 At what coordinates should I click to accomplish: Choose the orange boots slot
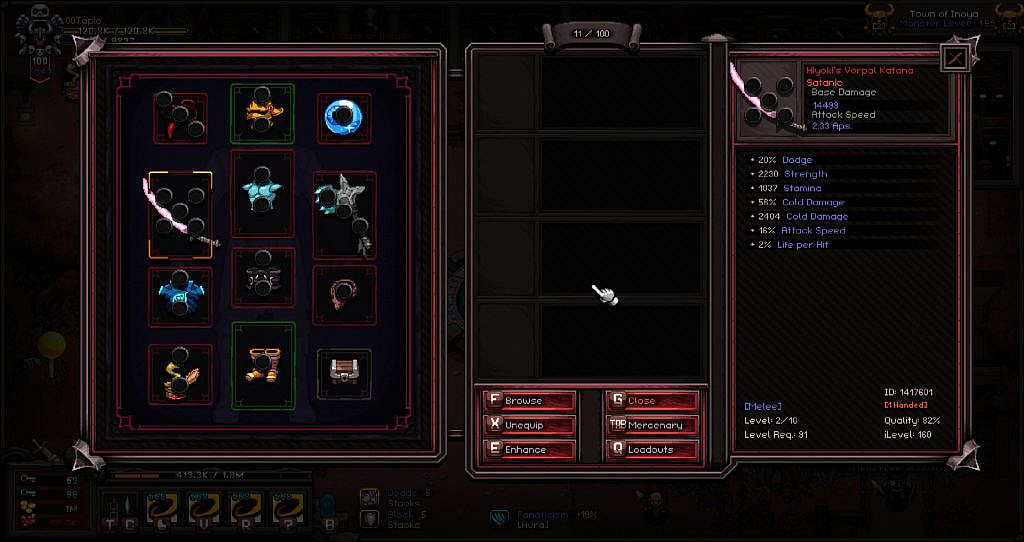263,365
